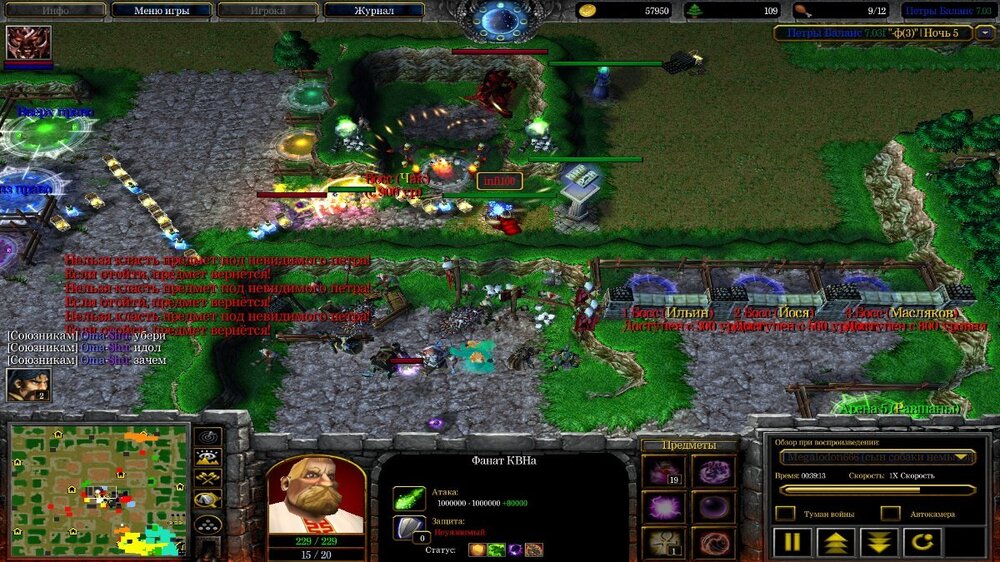Toggle minimap terrain display button
Image resolution: width=1000 pixels, height=562 pixels.
pos(208,459)
